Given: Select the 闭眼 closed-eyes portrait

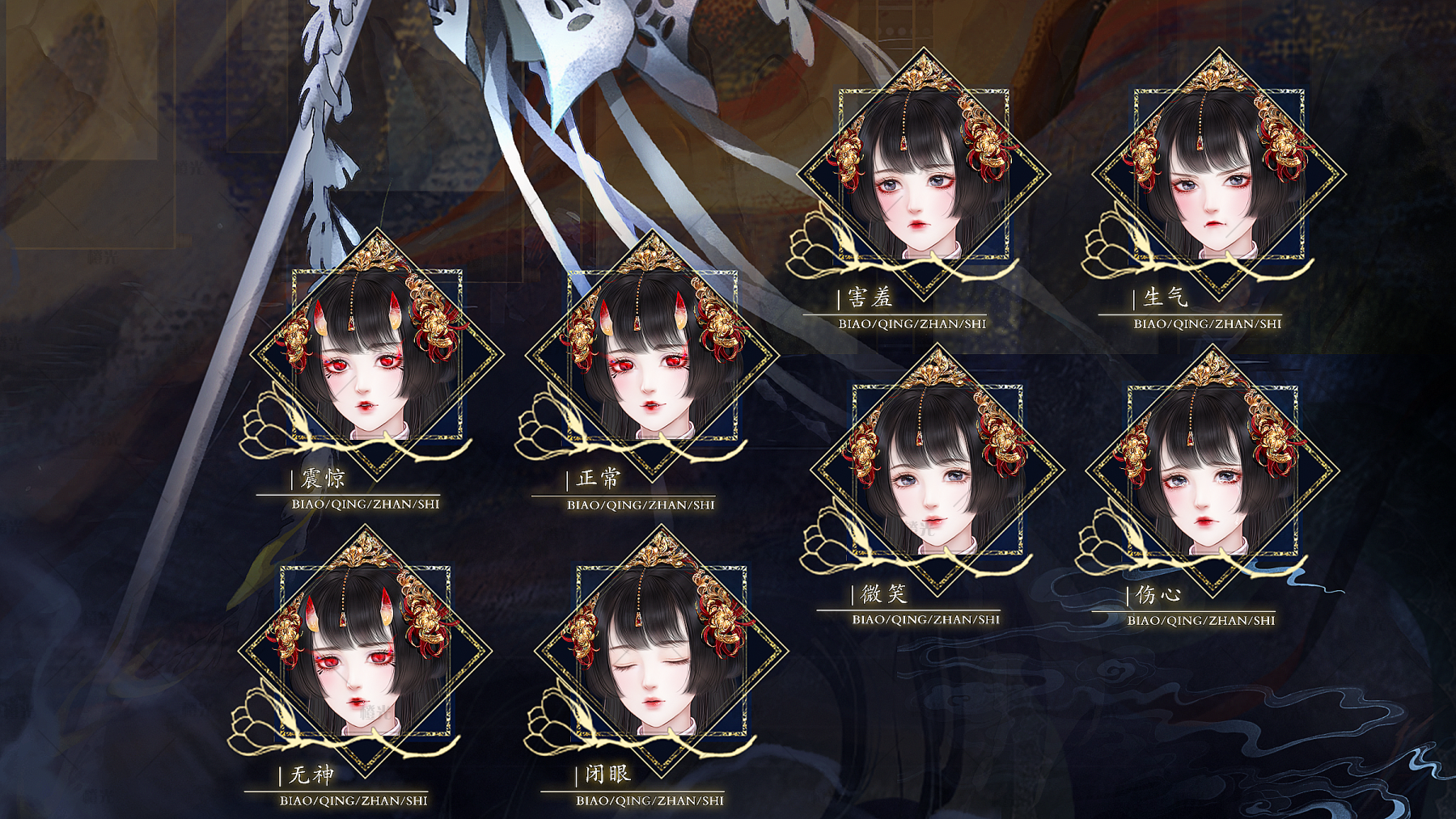Looking at the screenshot, I should pos(661,651).
